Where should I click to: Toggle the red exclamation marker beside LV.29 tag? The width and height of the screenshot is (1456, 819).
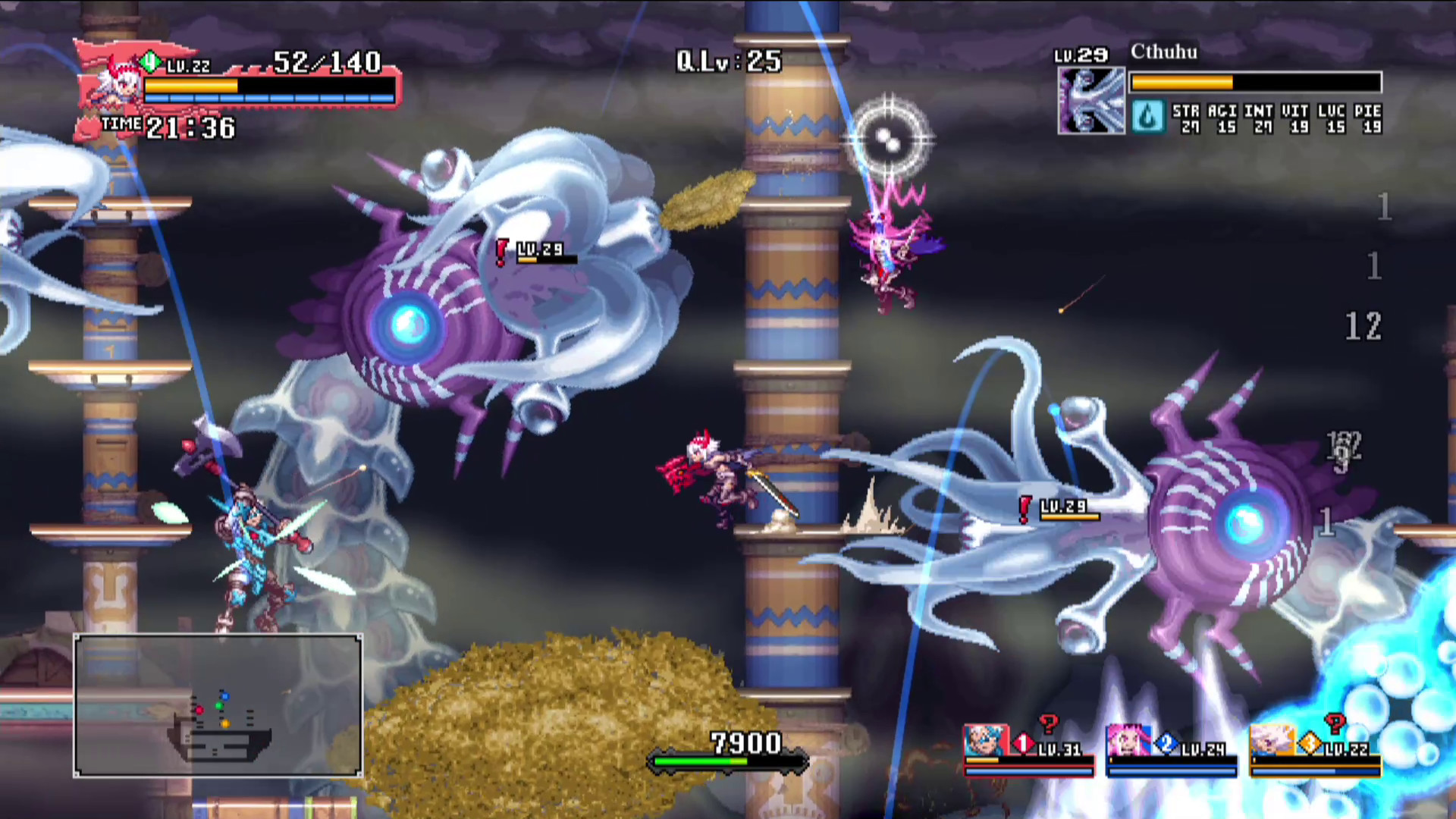tap(500, 250)
